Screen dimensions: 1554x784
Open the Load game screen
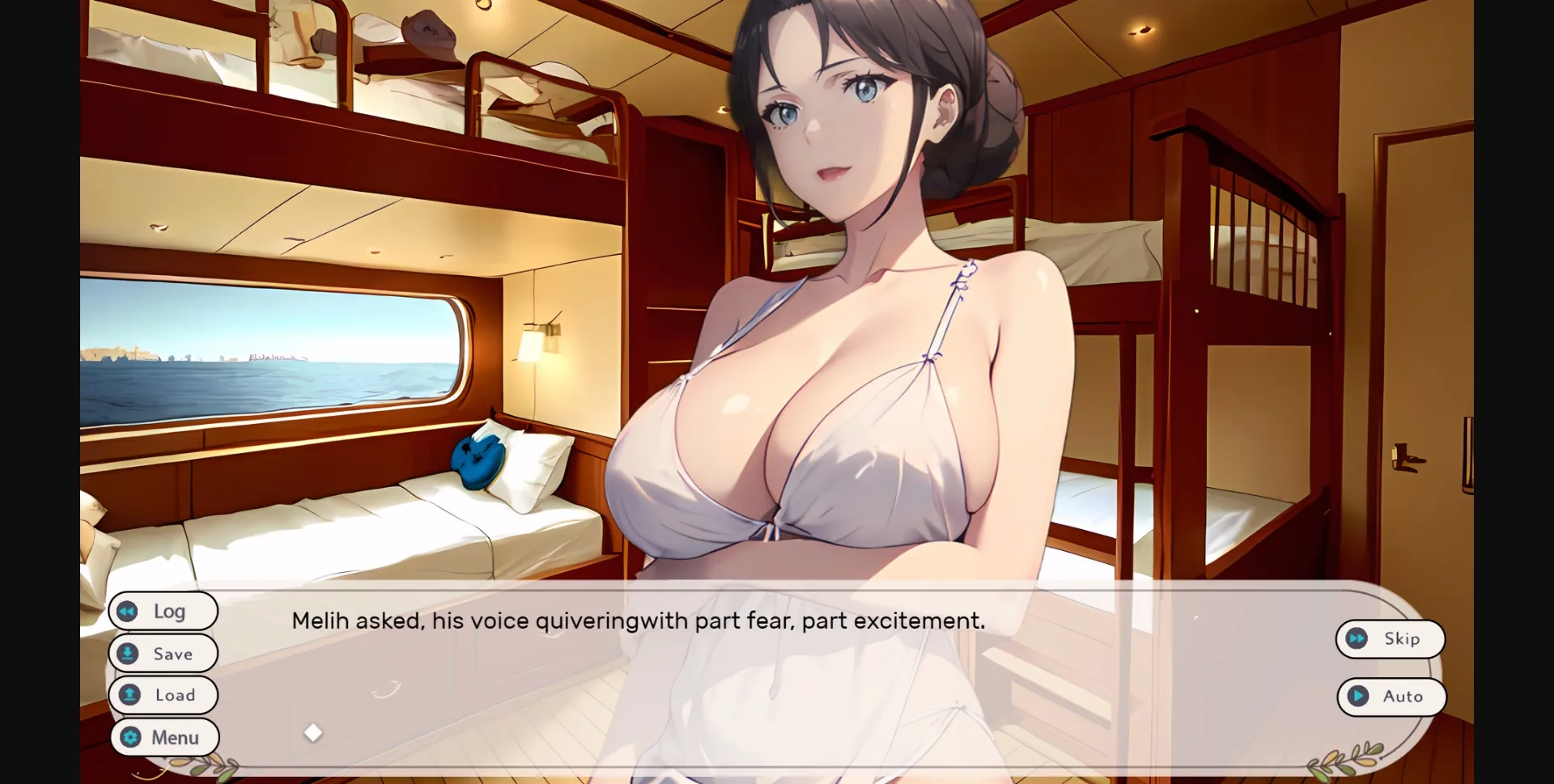tap(163, 695)
